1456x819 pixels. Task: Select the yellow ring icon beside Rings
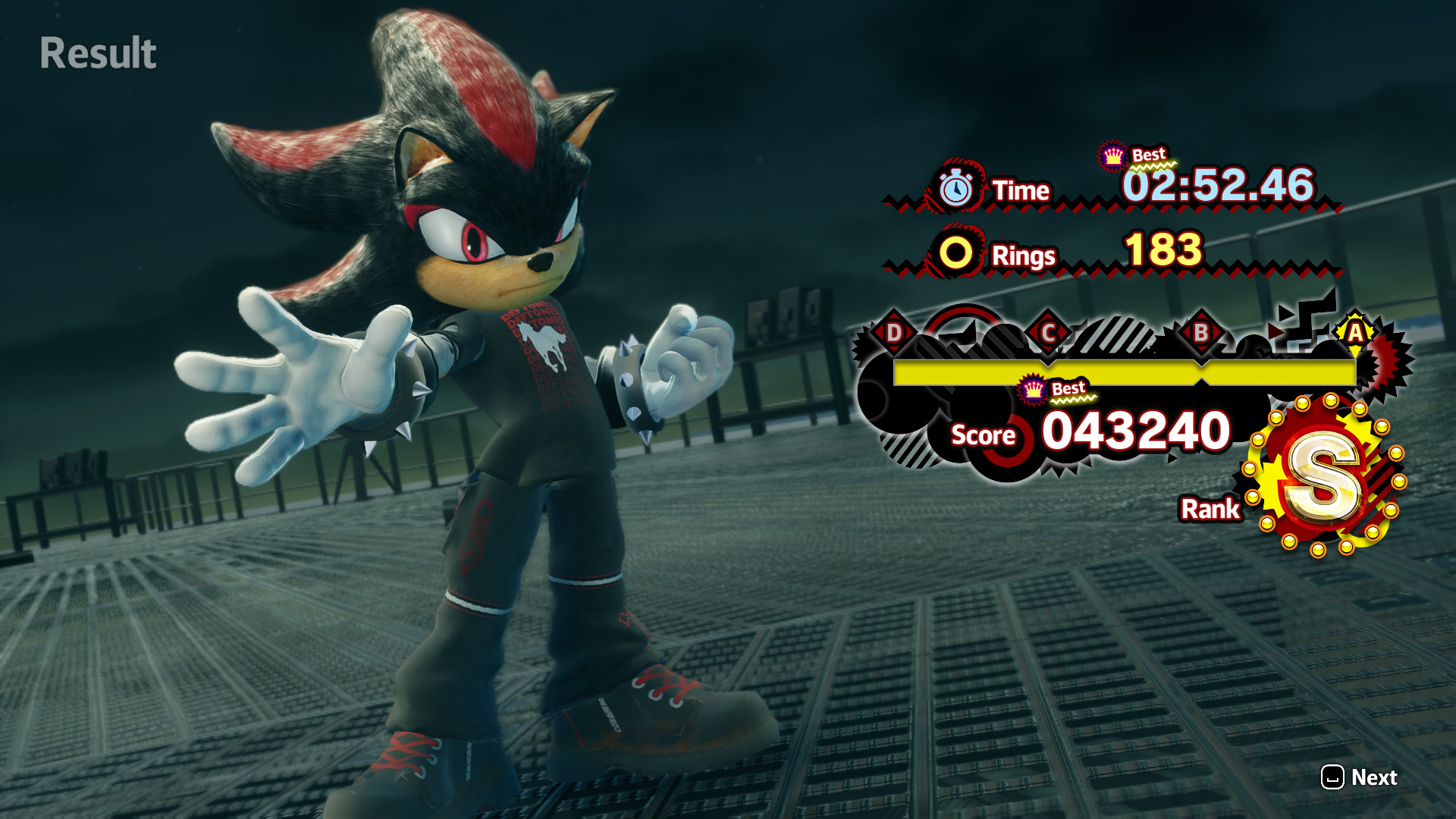point(955,256)
